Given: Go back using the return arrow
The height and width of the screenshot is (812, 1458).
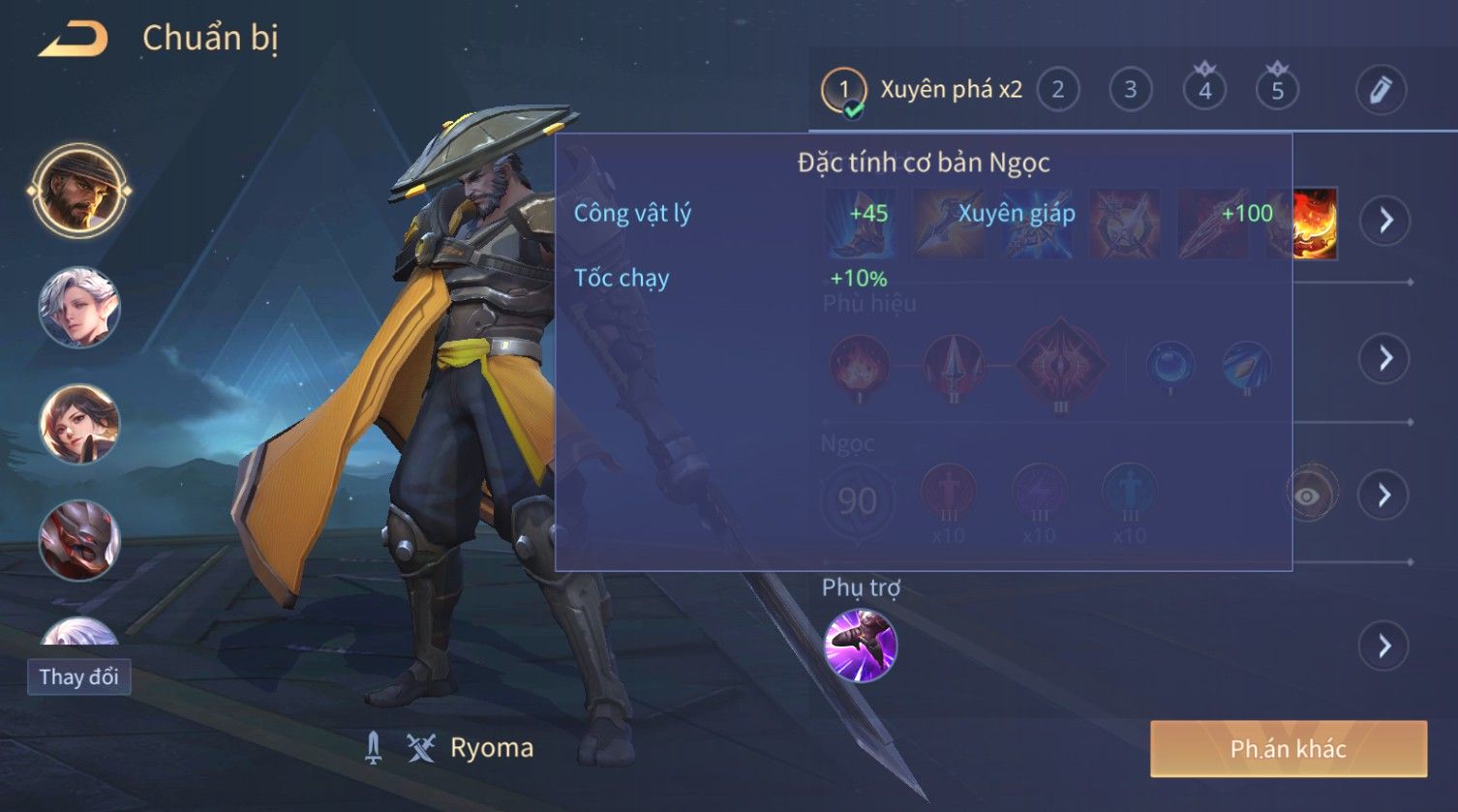Looking at the screenshot, I should (74, 40).
